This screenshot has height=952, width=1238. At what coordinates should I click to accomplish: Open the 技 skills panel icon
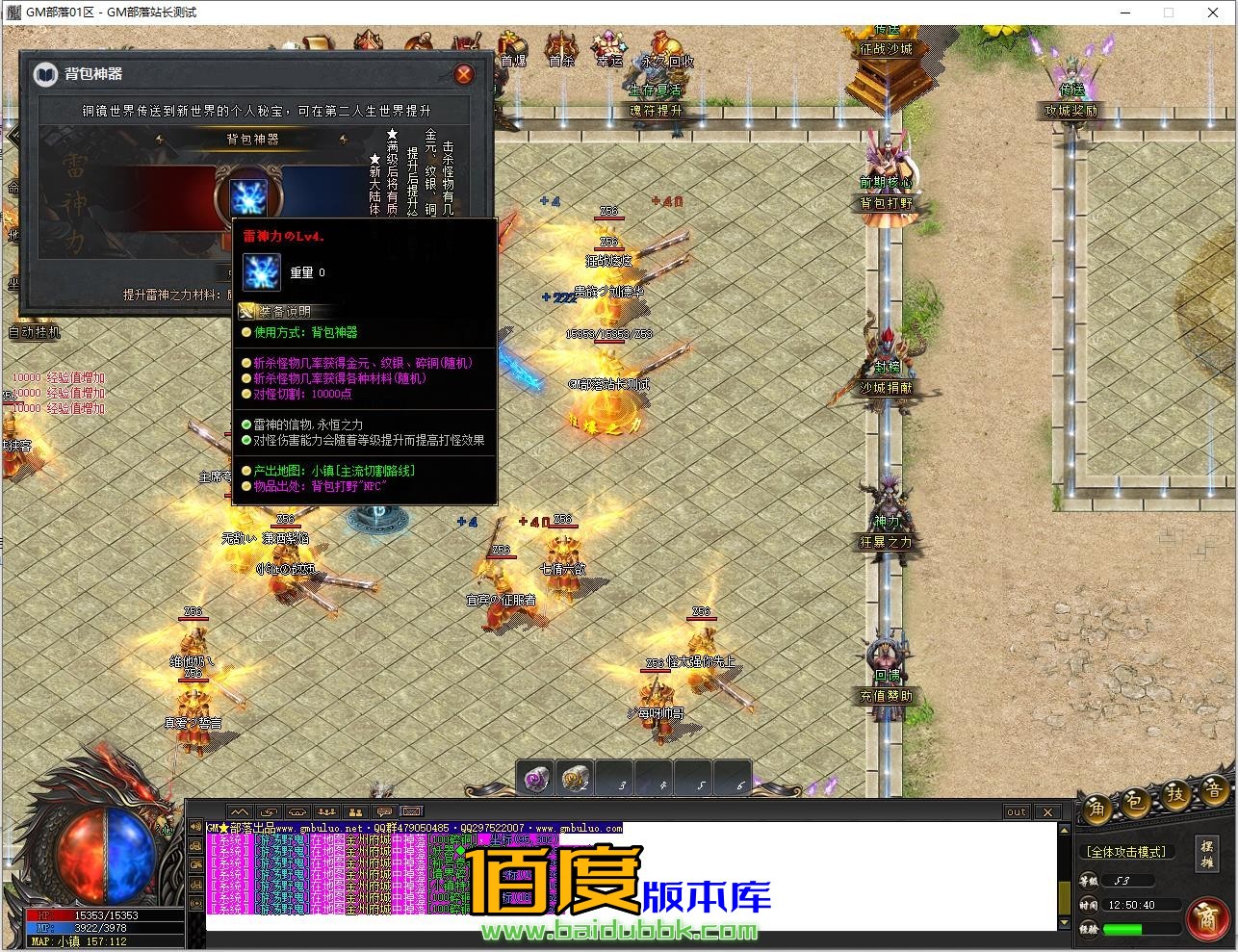click(x=1176, y=797)
